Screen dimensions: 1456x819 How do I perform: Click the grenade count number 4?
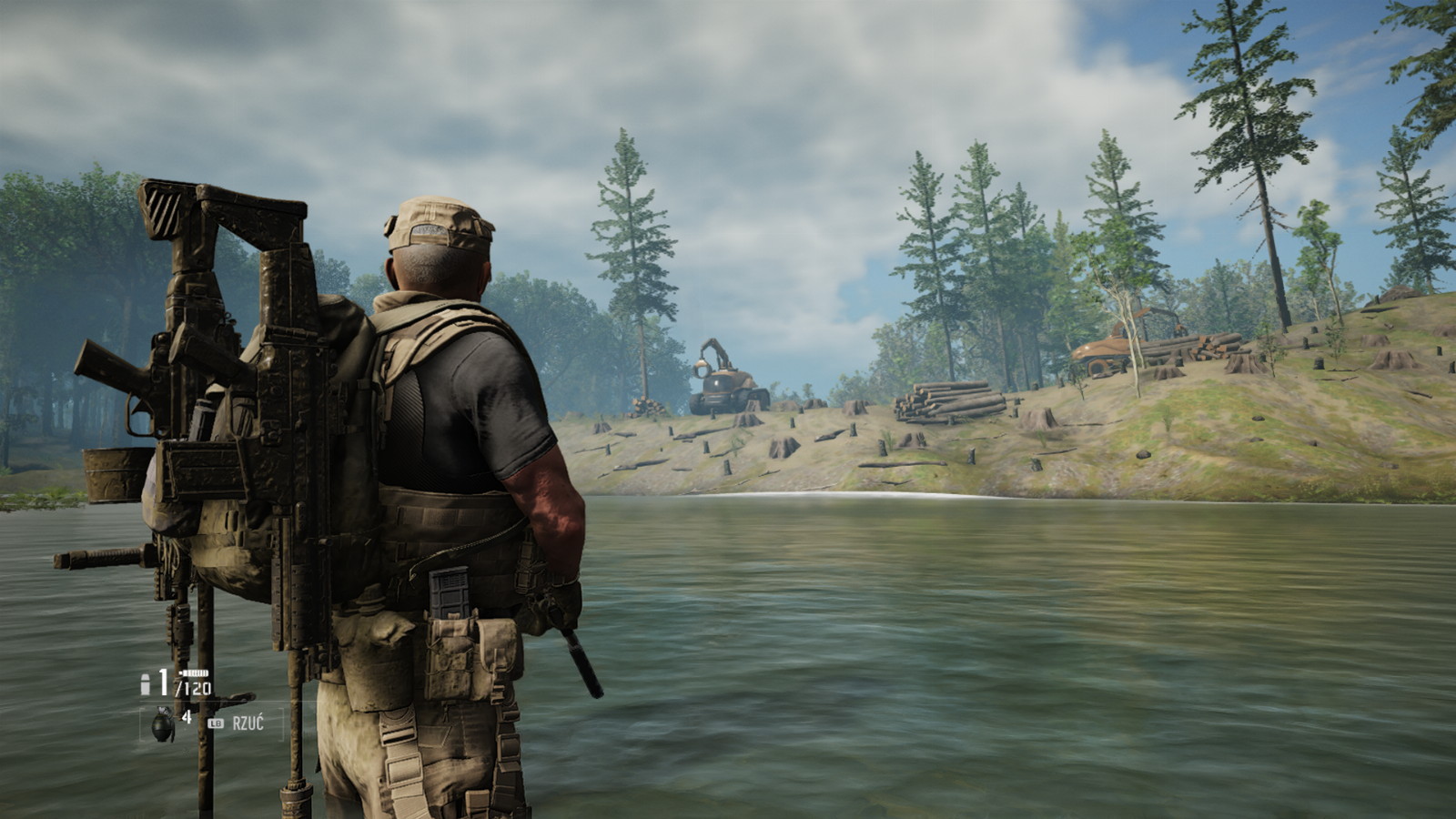tap(187, 719)
